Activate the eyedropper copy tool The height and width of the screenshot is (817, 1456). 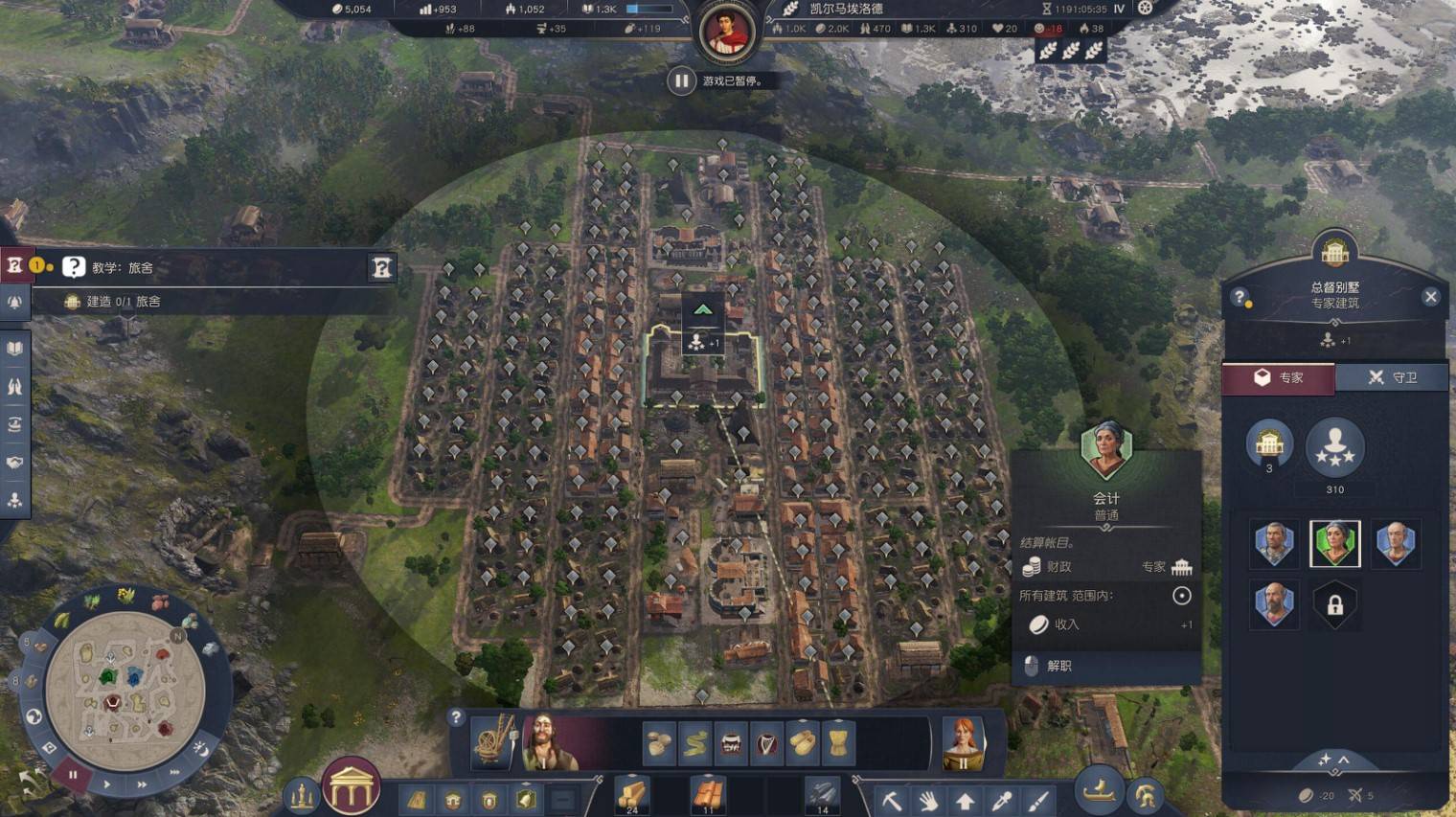[1002, 799]
